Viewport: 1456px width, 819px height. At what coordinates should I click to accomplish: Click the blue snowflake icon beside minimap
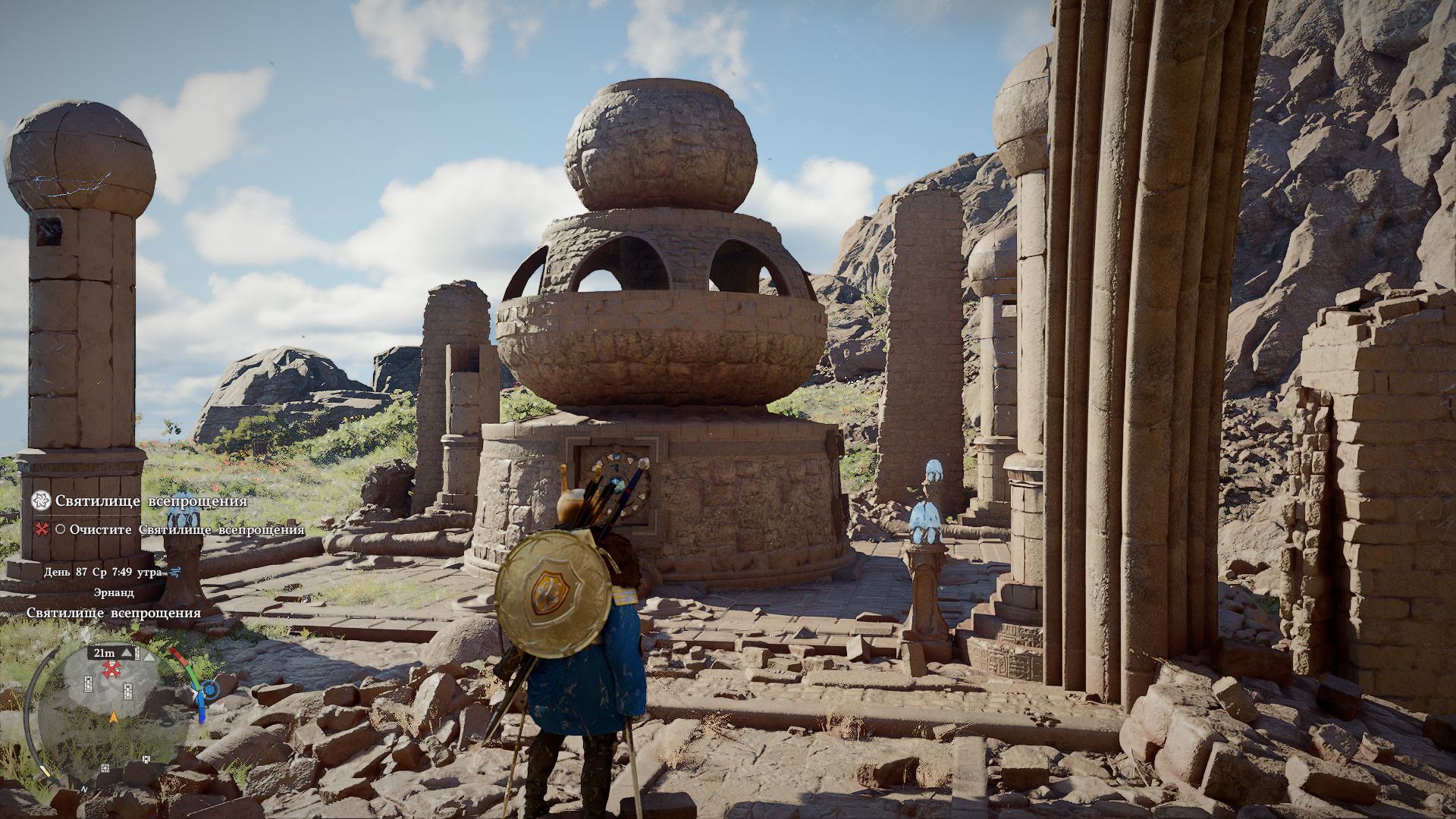click(210, 689)
